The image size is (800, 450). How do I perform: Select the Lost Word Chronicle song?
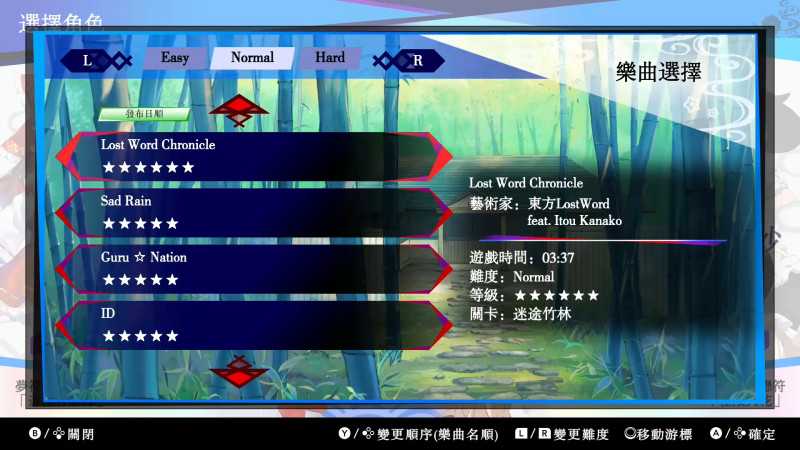click(x=250, y=156)
